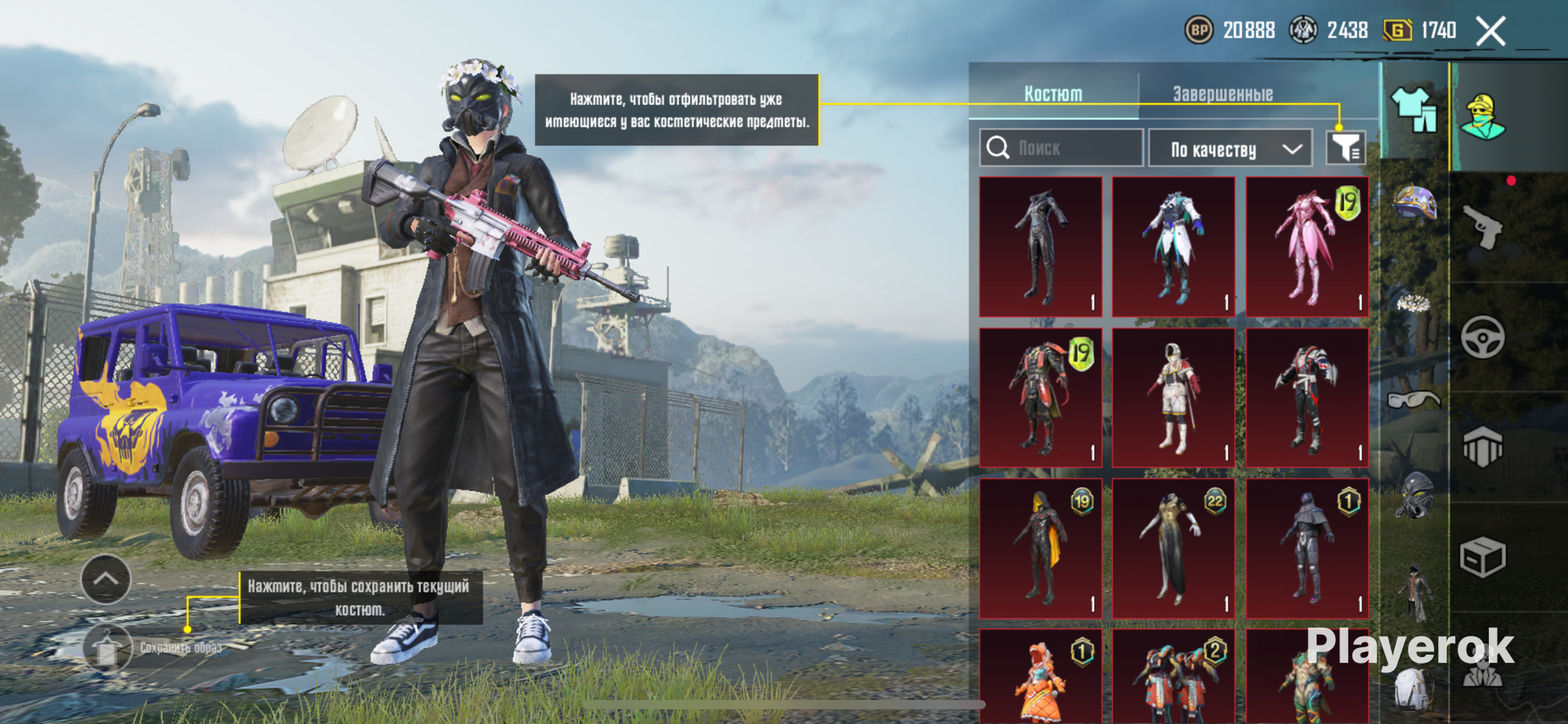Open the По качеству sorting dropdown
1568x724 pixels.
1230,149
